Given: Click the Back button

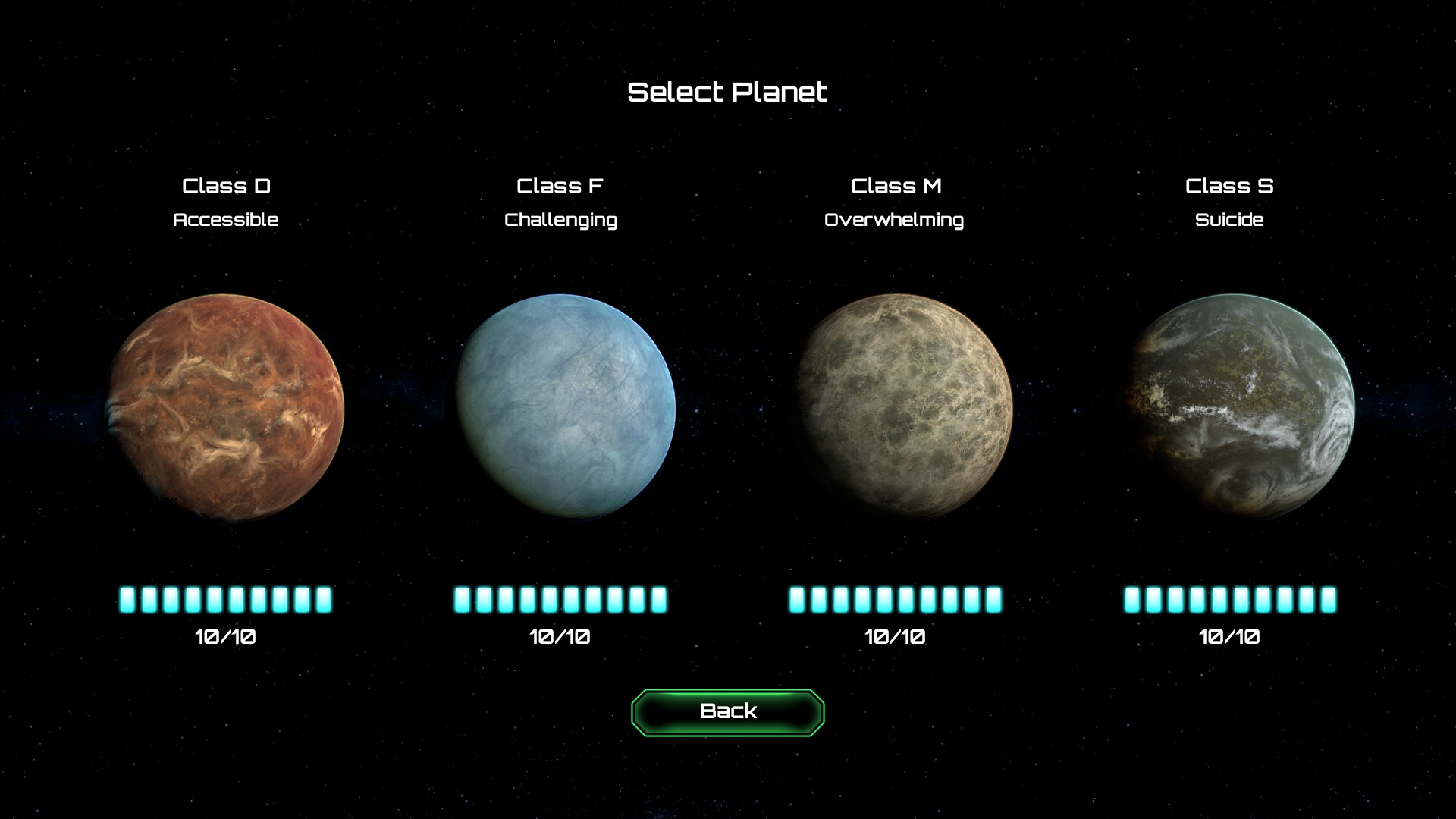Looking at the screenshot, I should pos(726,711).
